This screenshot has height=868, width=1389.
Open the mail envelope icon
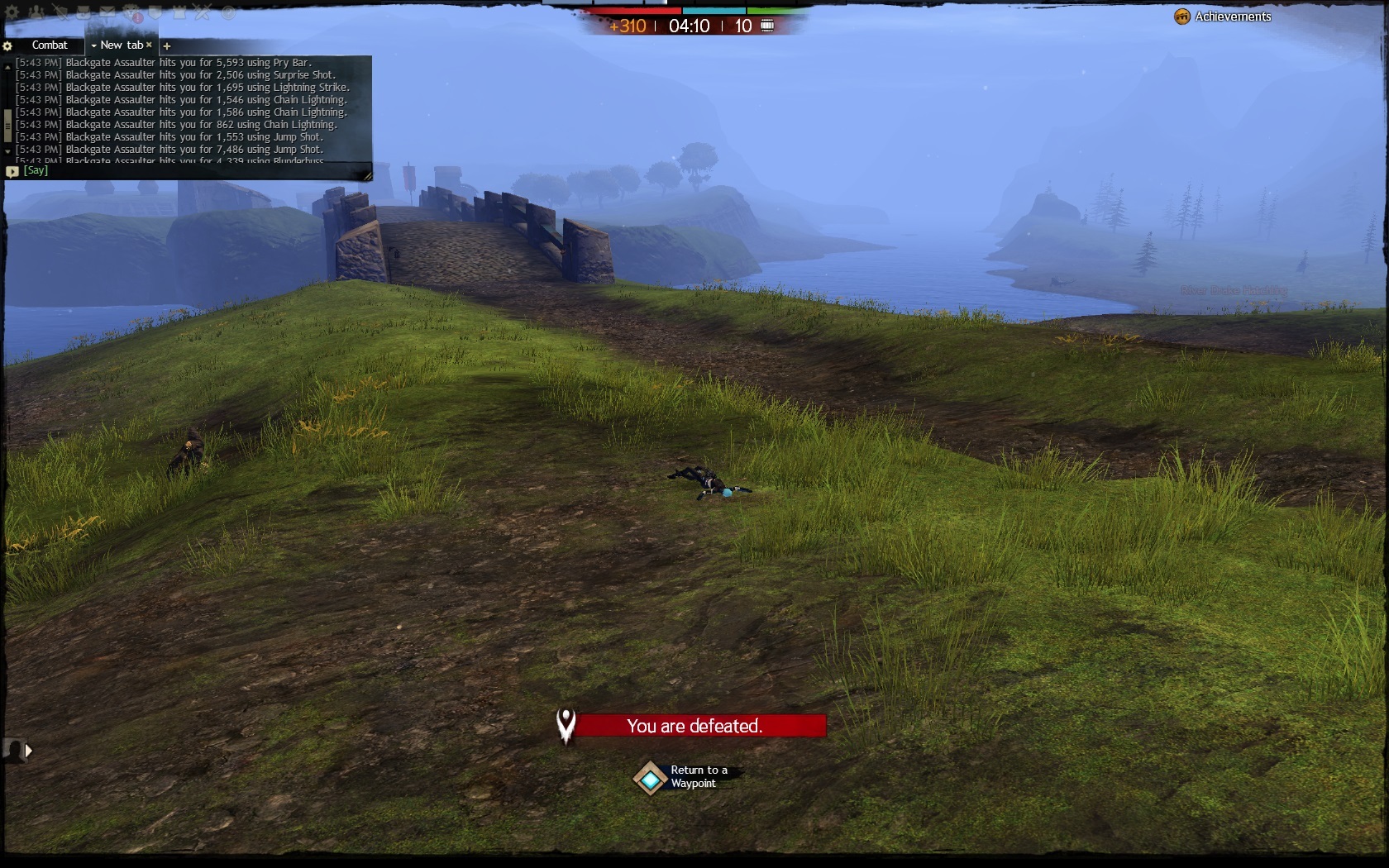(x=107, y=12)
